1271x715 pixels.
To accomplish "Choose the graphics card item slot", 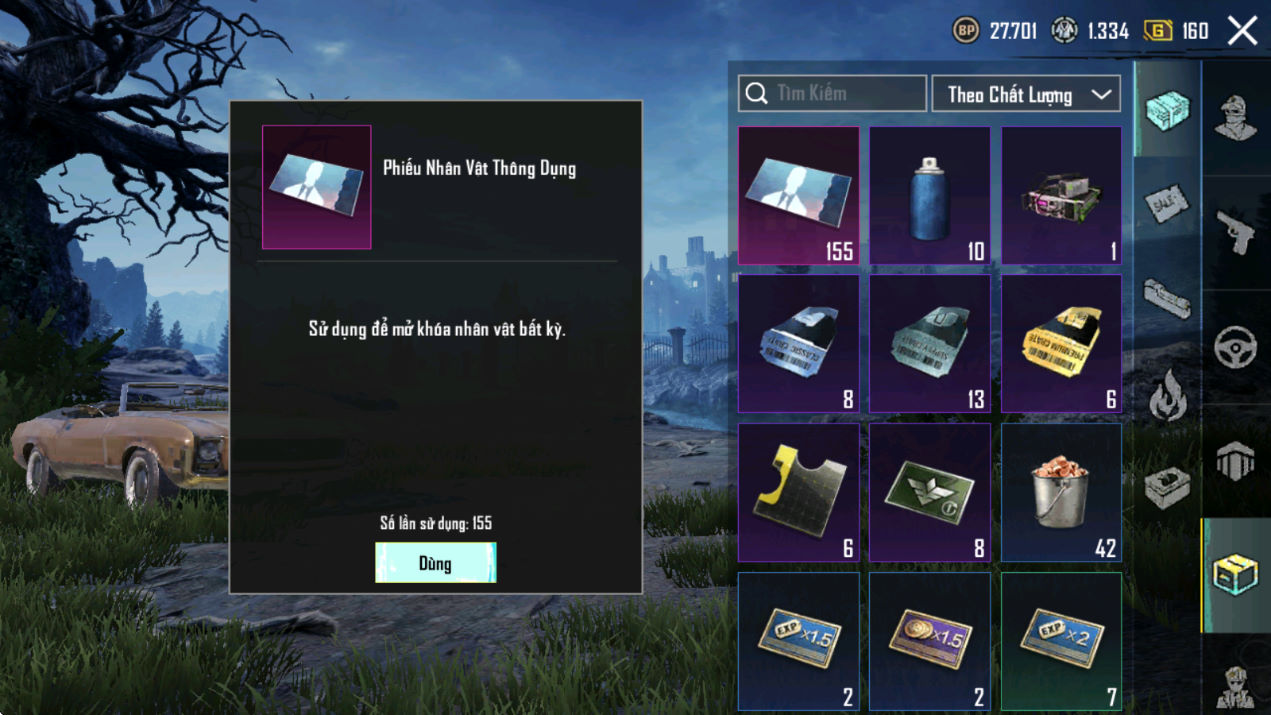I will (x=1061, y=196).
